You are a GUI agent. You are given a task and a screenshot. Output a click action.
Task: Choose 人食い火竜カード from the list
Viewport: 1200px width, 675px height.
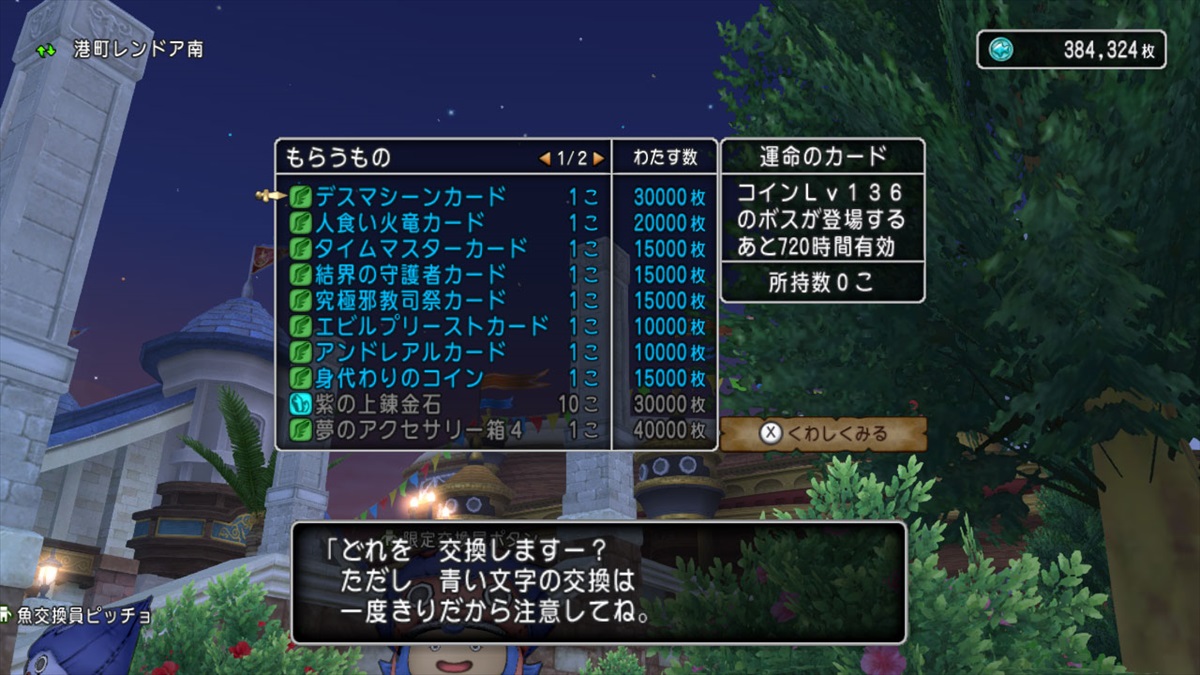point(400,222)
